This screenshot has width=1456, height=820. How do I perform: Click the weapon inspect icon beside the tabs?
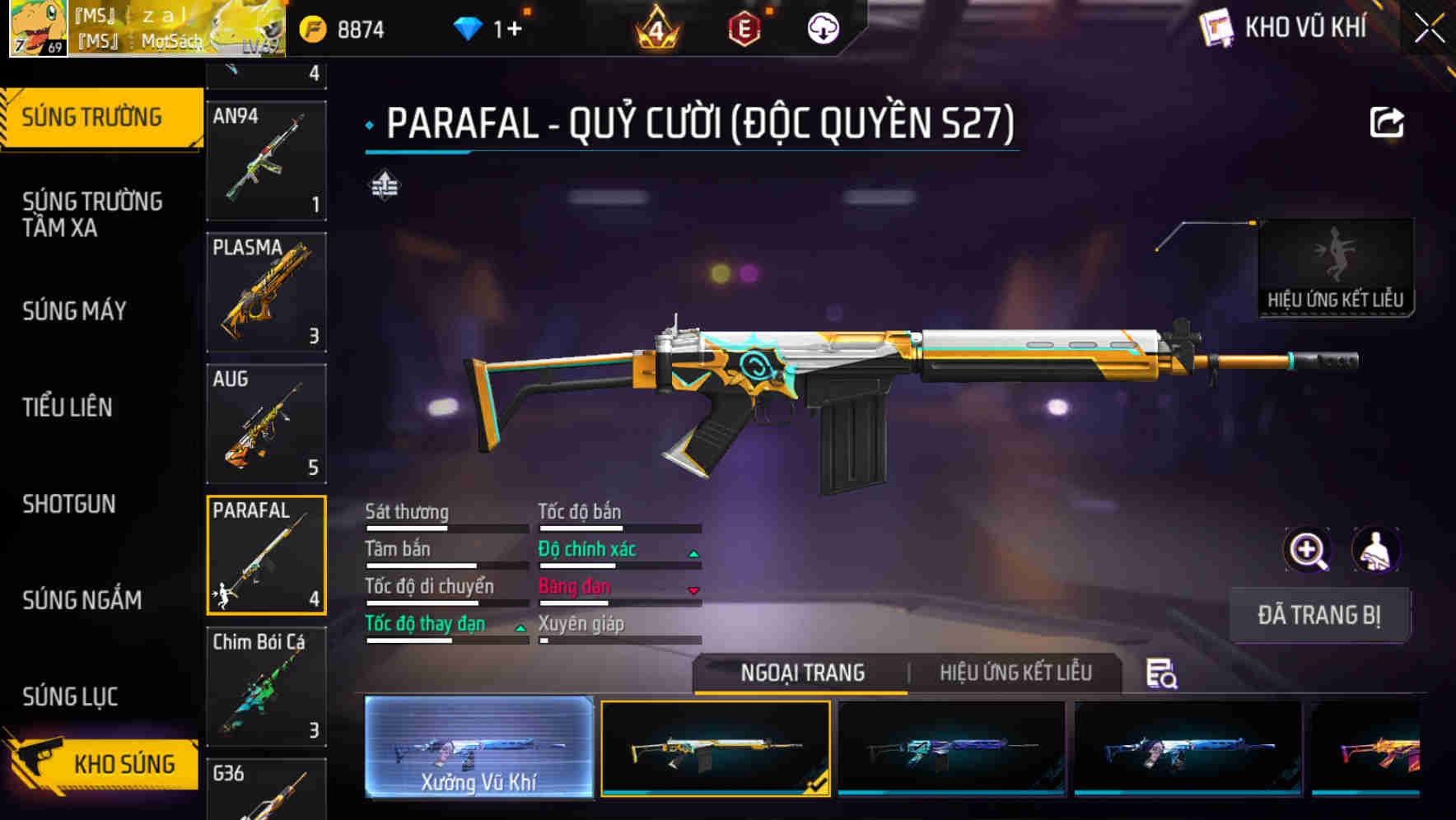pyautogui.click(x=1162, y=675)
